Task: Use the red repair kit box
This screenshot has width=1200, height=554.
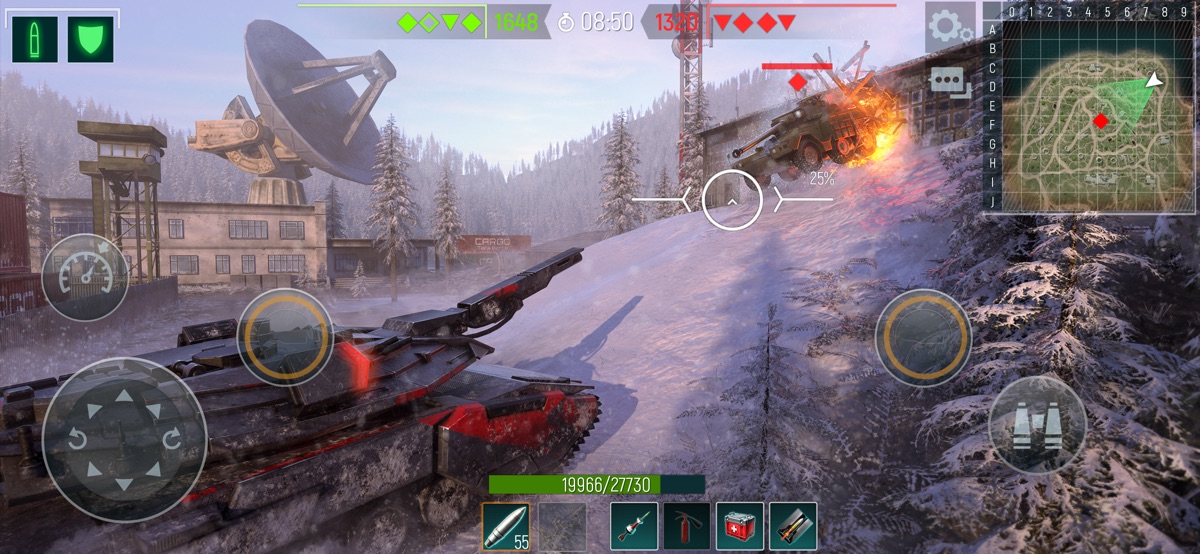Action: [x=740, y=526]
